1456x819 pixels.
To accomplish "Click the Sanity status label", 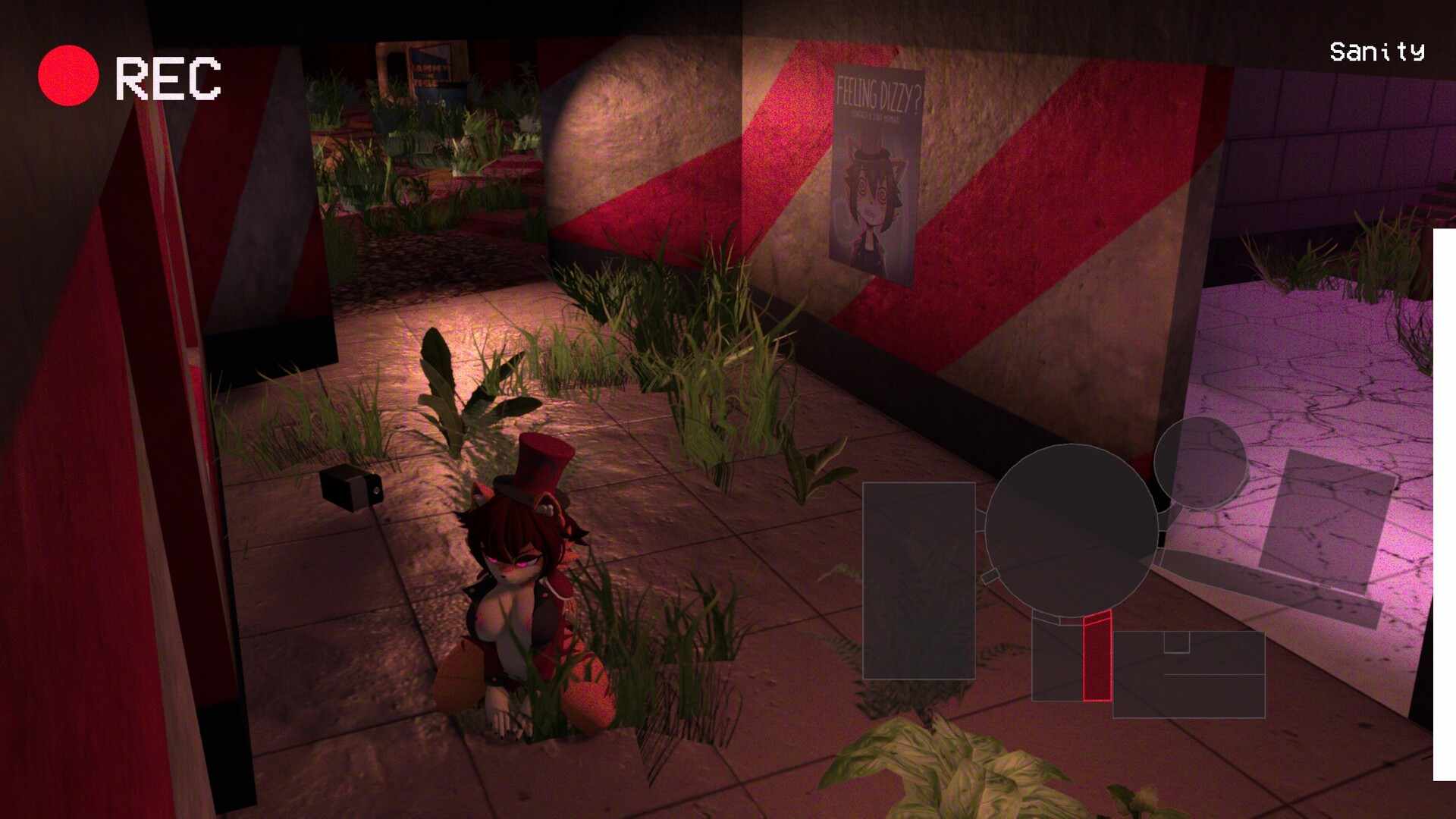I will click(1377, 53).
